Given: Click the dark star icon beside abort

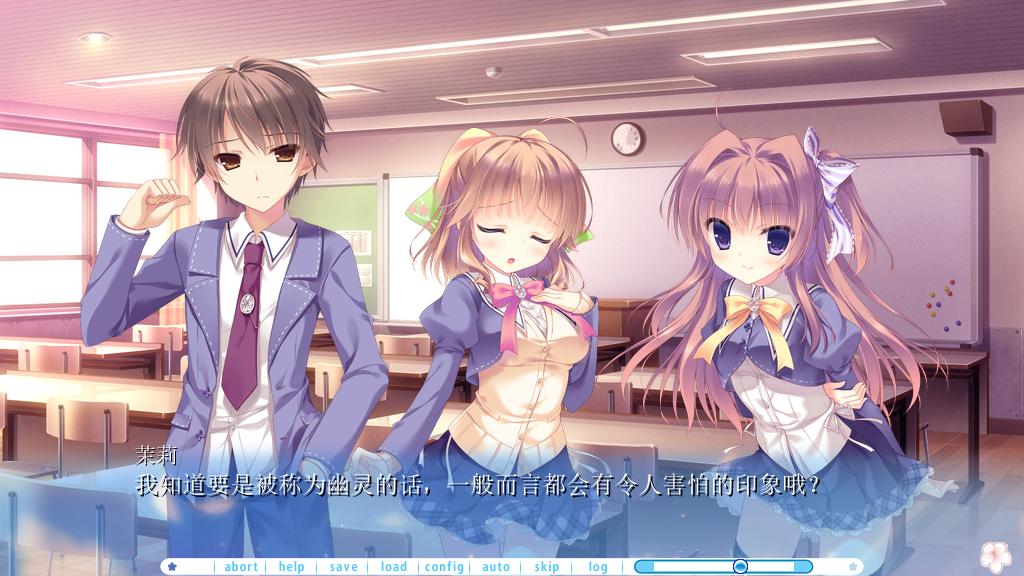Looking at the screenshot, I should click(x=173, y=567).
